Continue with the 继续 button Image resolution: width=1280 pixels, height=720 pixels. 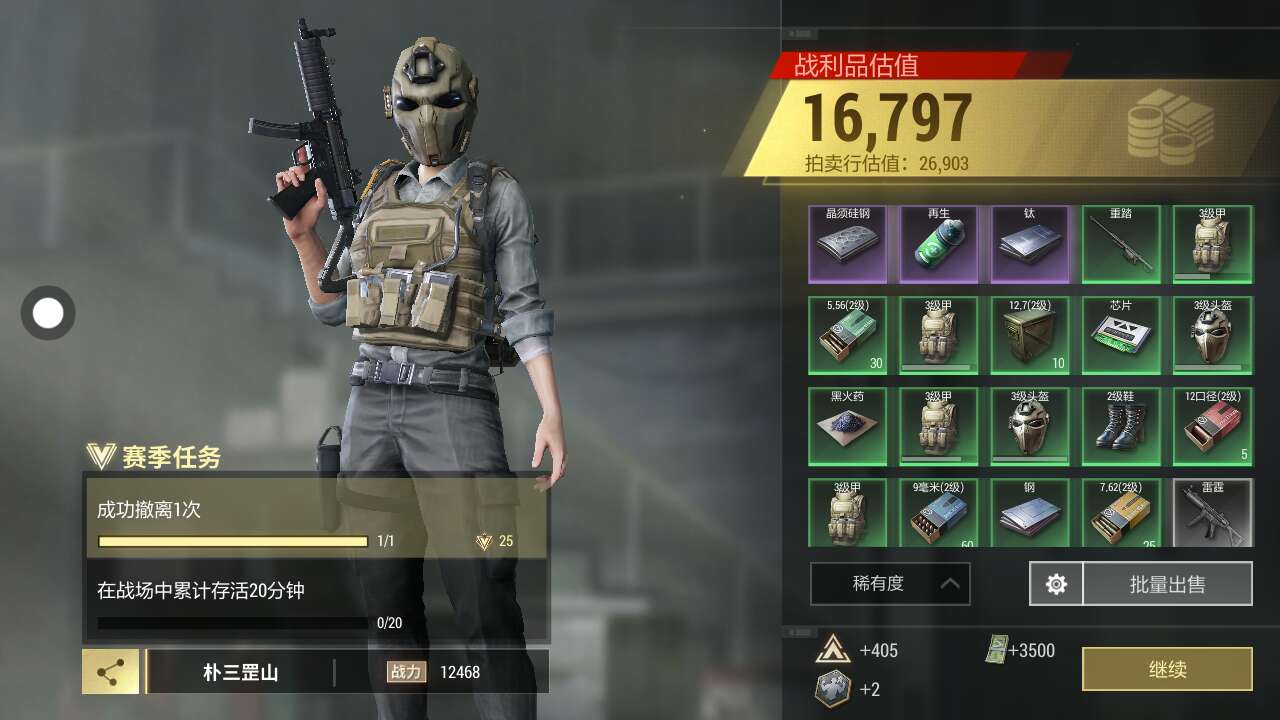pyautogui.click(x=1167, y=669)
